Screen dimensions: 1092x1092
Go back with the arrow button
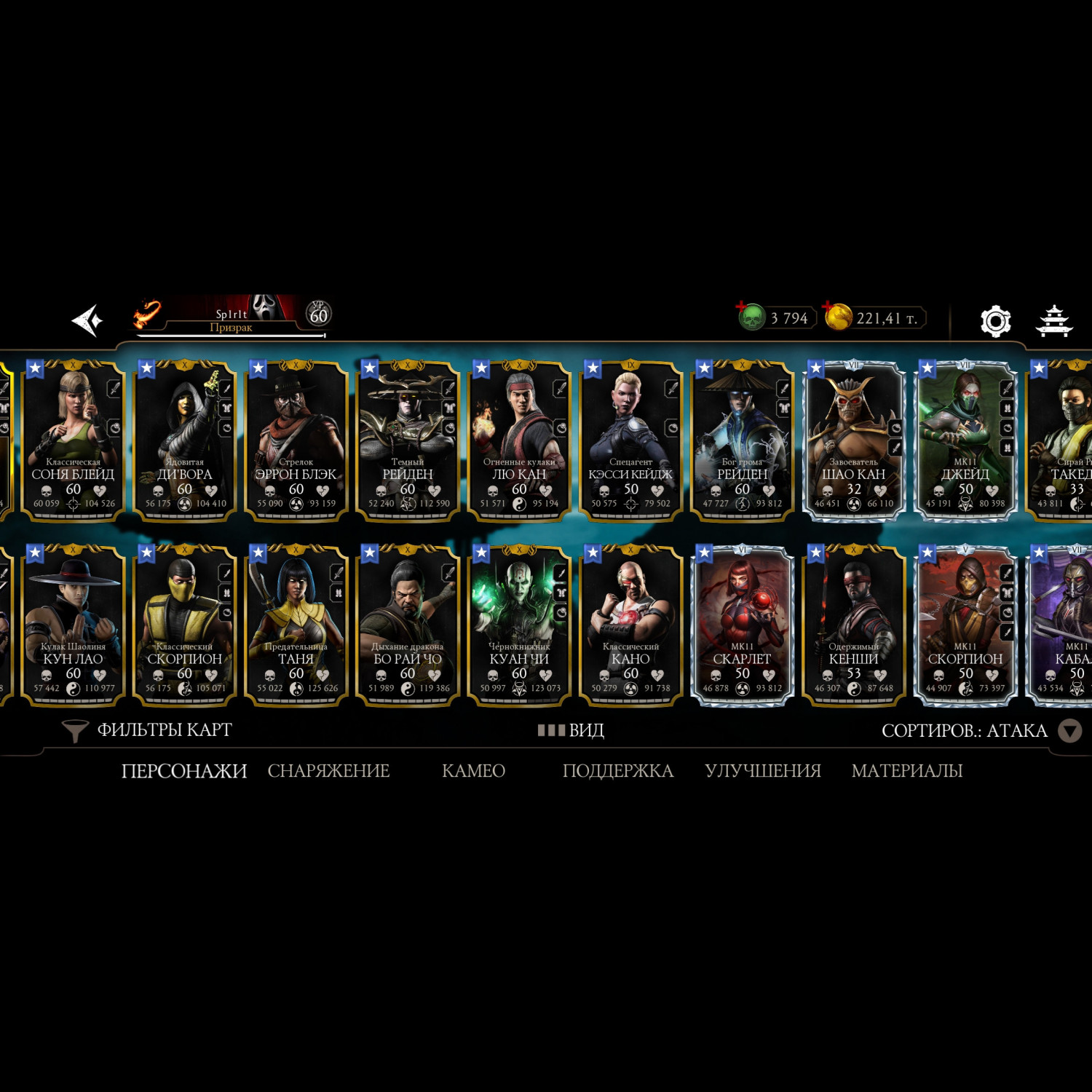(87, 320)
